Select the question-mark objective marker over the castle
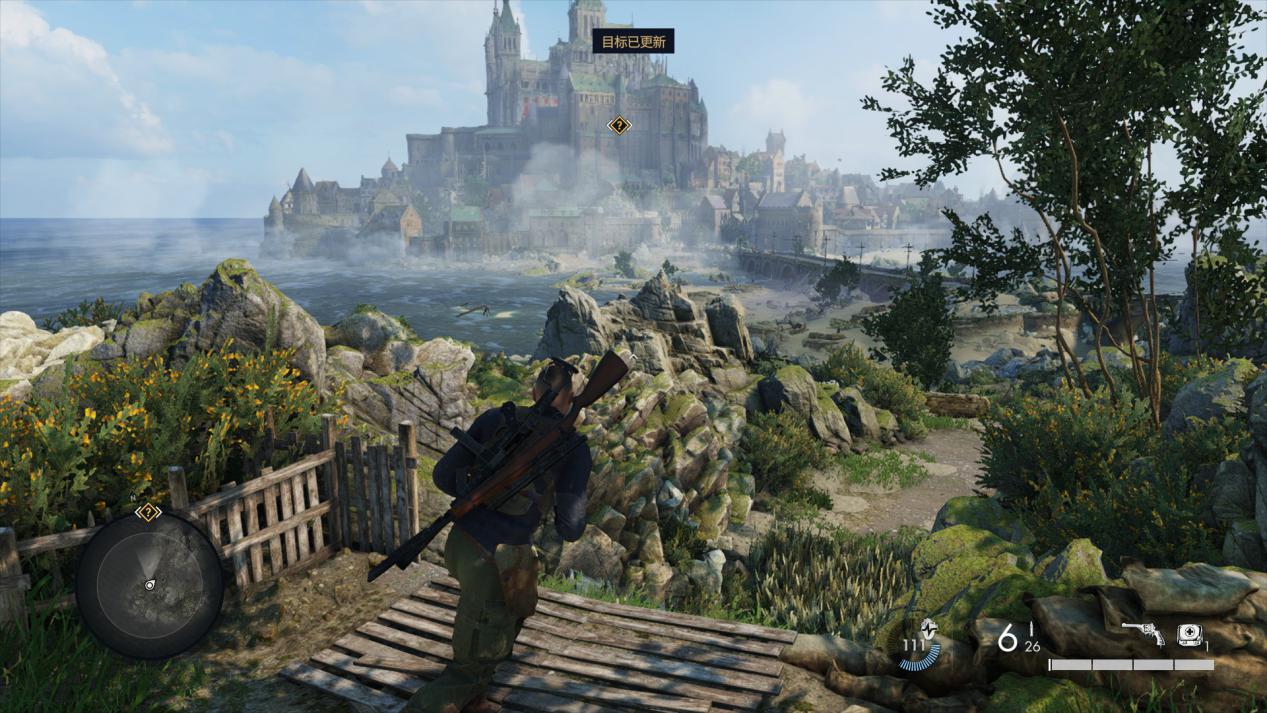 click(619, 126)
